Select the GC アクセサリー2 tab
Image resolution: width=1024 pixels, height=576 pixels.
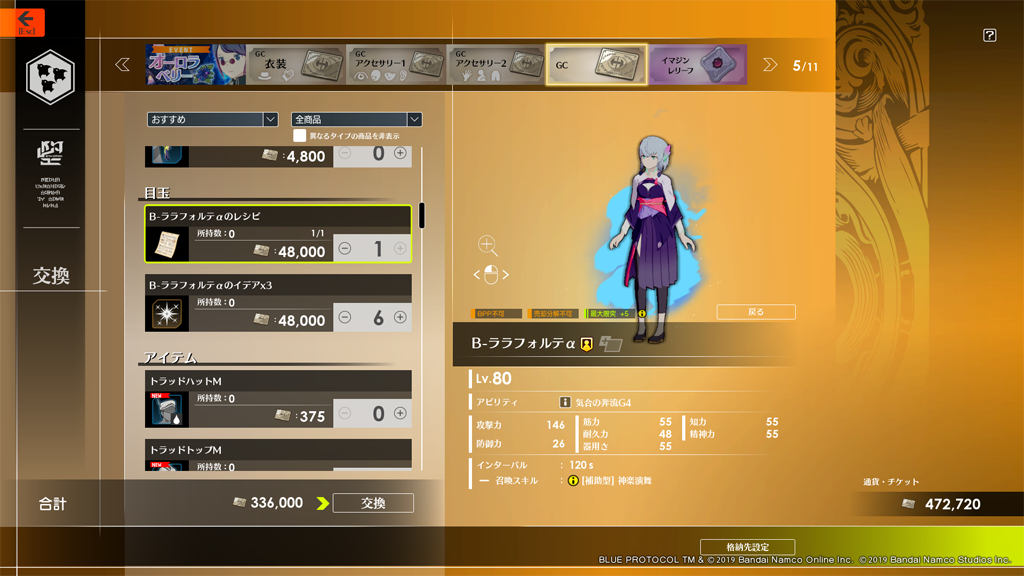pyautogui.click(x=496, y=65)
